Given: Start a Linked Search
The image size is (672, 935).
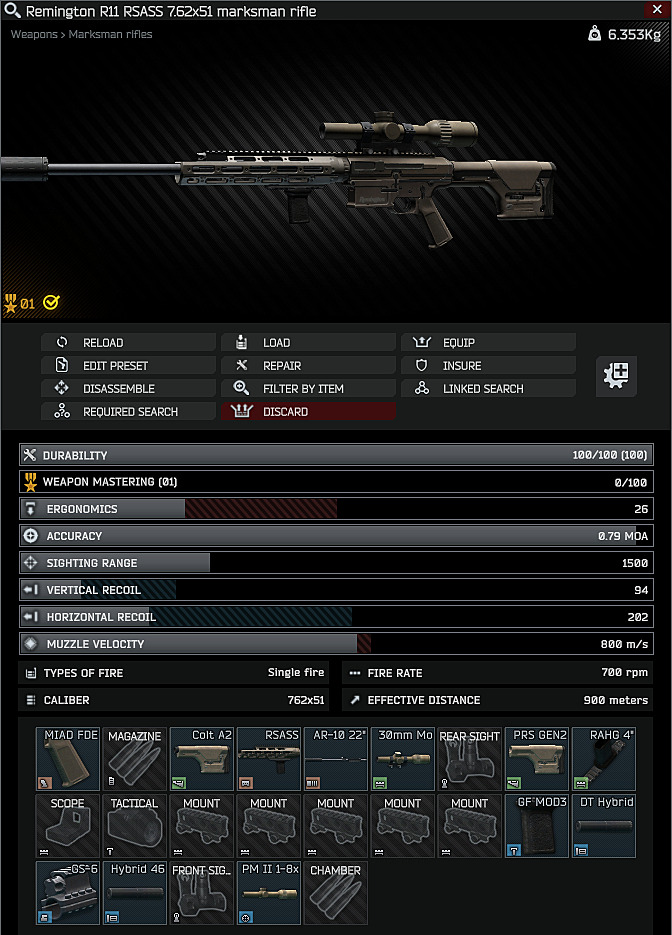Looking at the screenshot, I should click(488, 389).
